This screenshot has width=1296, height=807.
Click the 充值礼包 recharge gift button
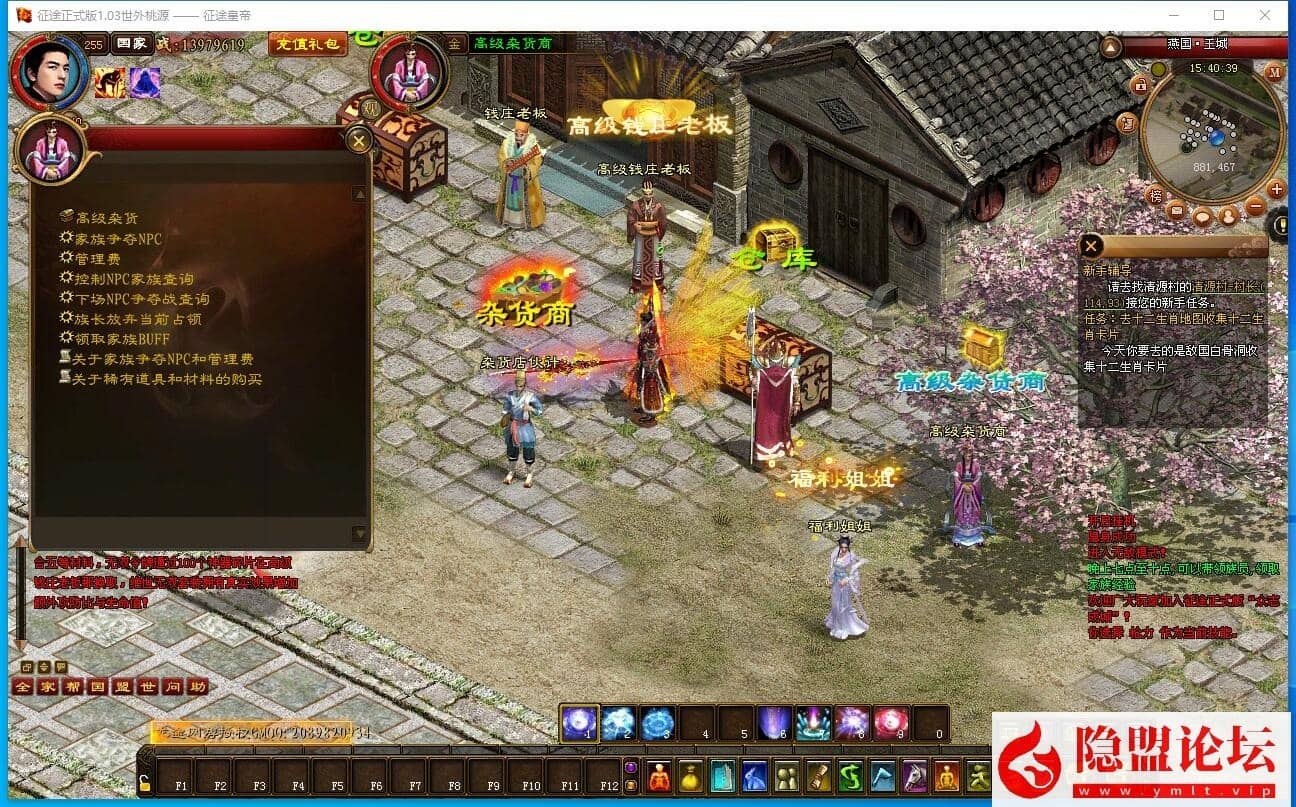pyautogui.click(x=307, y=44)
